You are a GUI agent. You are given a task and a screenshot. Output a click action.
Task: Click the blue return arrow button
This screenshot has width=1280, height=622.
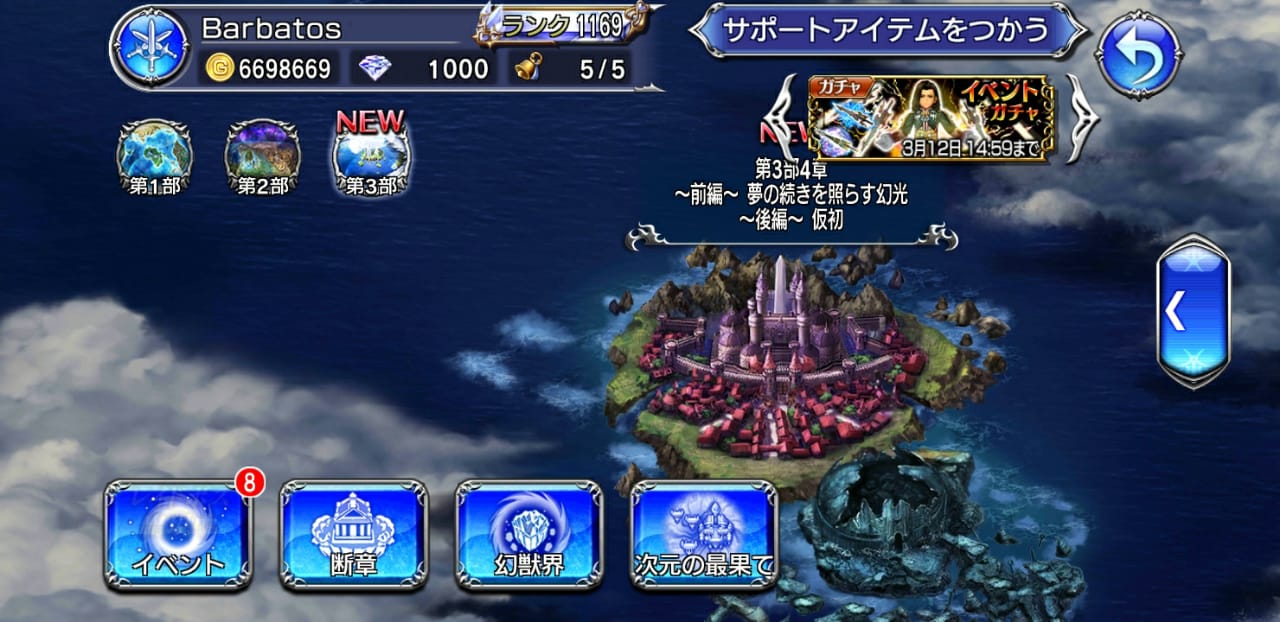pyautogui.click(x=1138, y=53)
